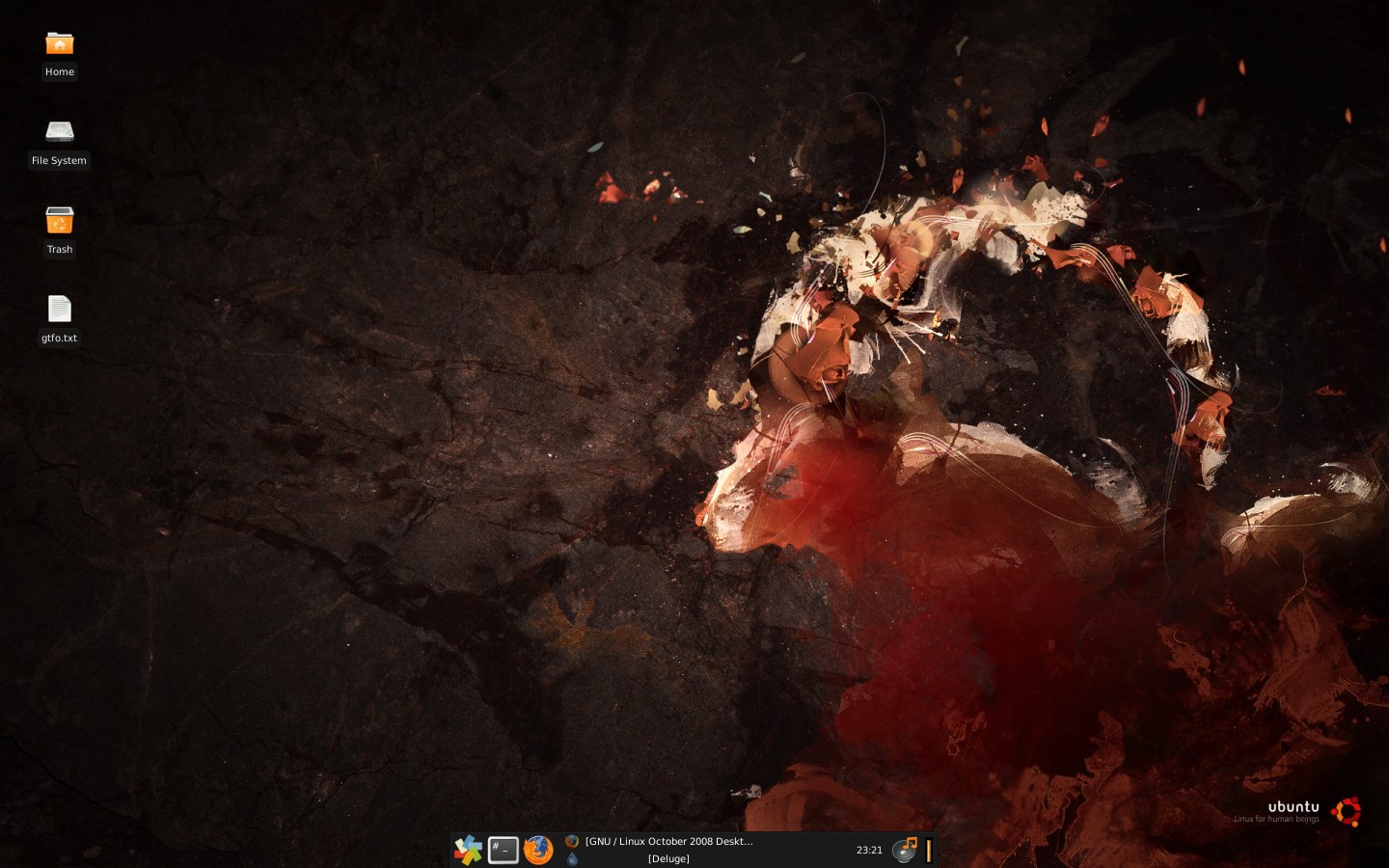Show the Deluge window from taskbar
1389x868 pixels.
(x=667, y=858)
